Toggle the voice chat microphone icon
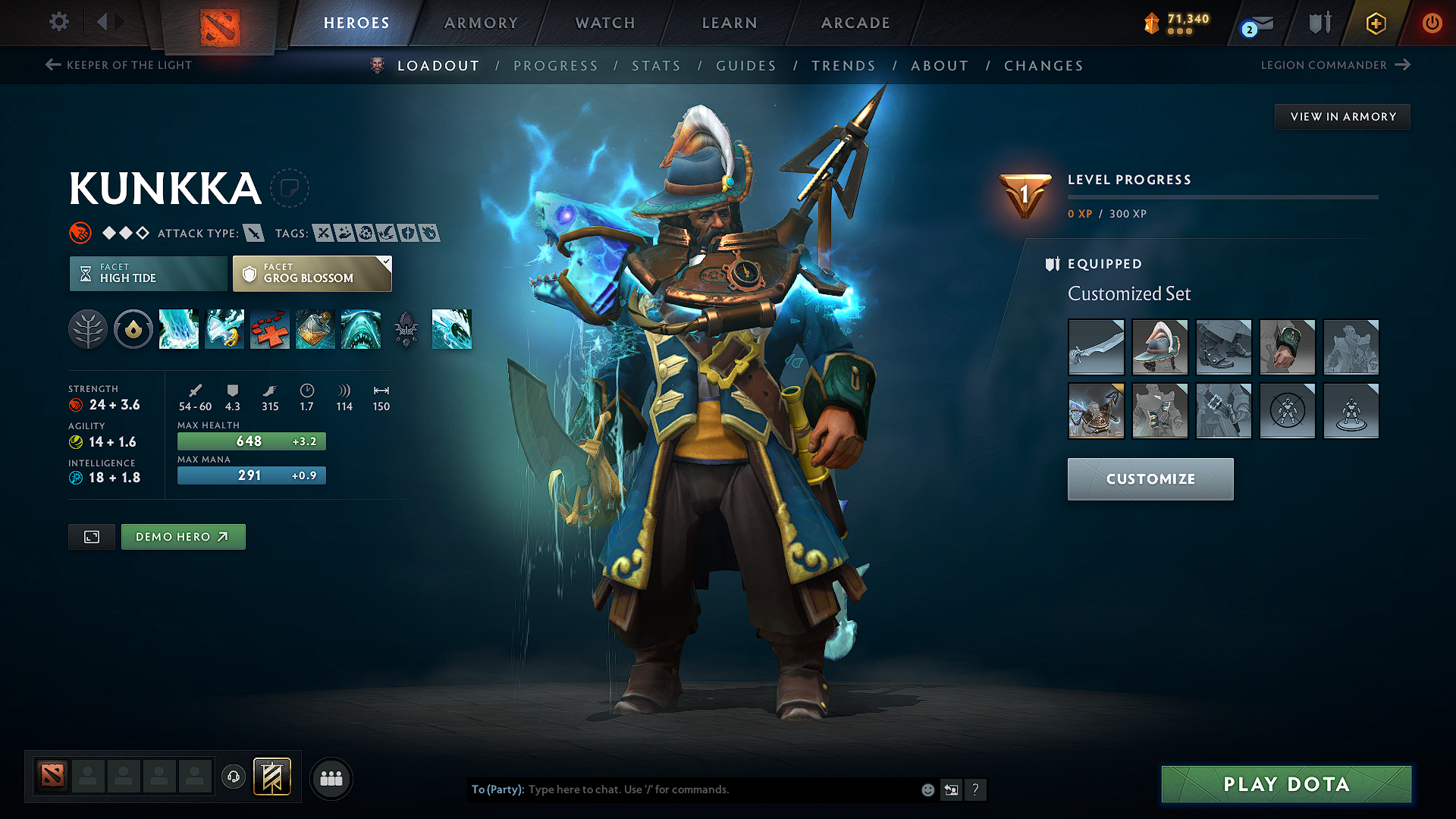 (x=233, y=777)
